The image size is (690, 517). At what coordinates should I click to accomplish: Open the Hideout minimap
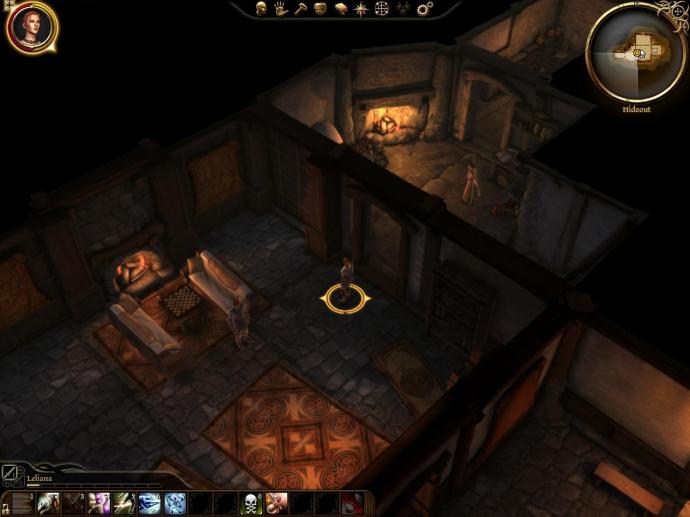pos(635,52)
